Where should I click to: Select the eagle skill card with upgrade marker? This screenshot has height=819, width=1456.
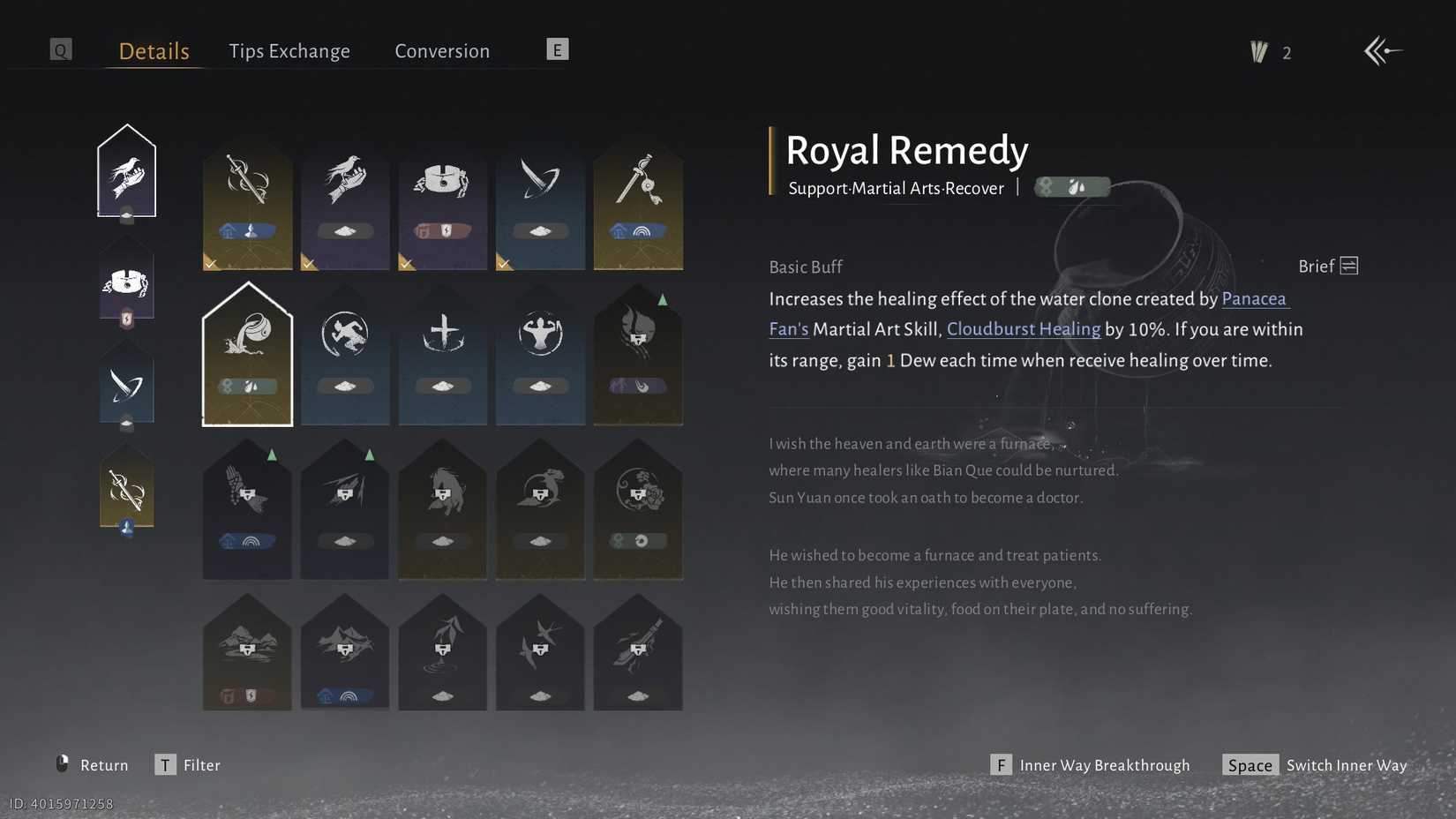tap(247, 509)
